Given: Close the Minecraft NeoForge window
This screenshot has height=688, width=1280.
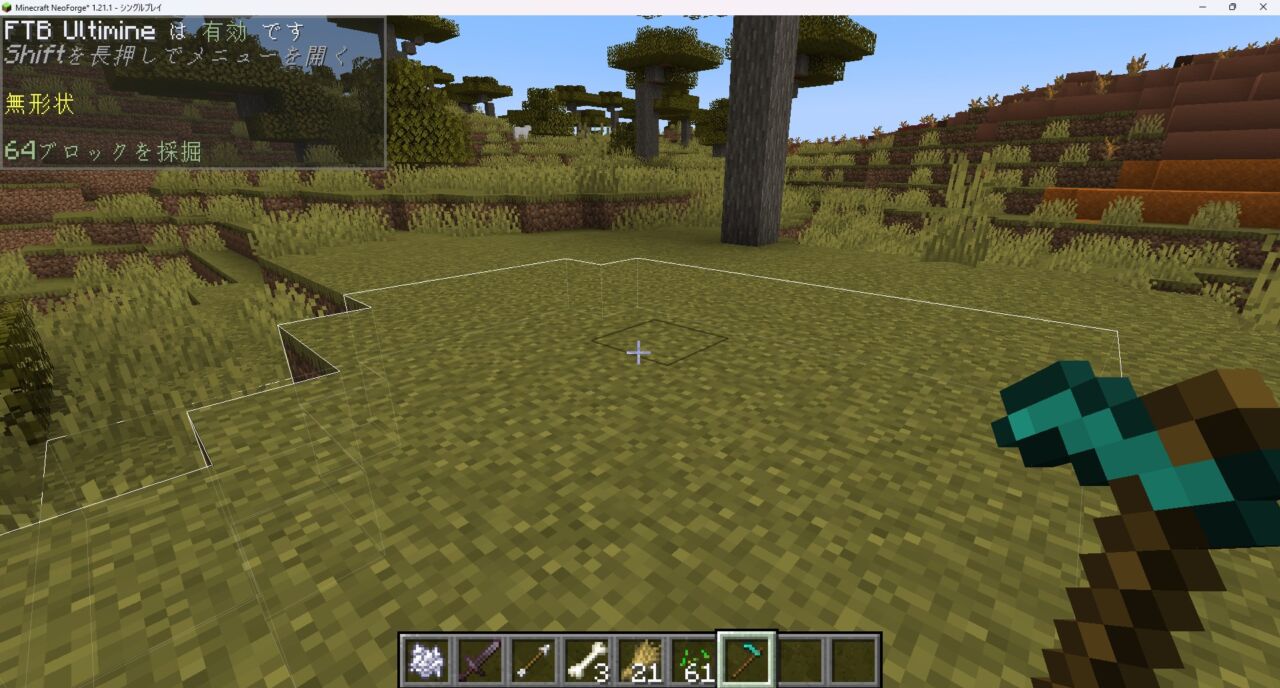Looking at the screenshot, I should click(x=1263, y=7).
